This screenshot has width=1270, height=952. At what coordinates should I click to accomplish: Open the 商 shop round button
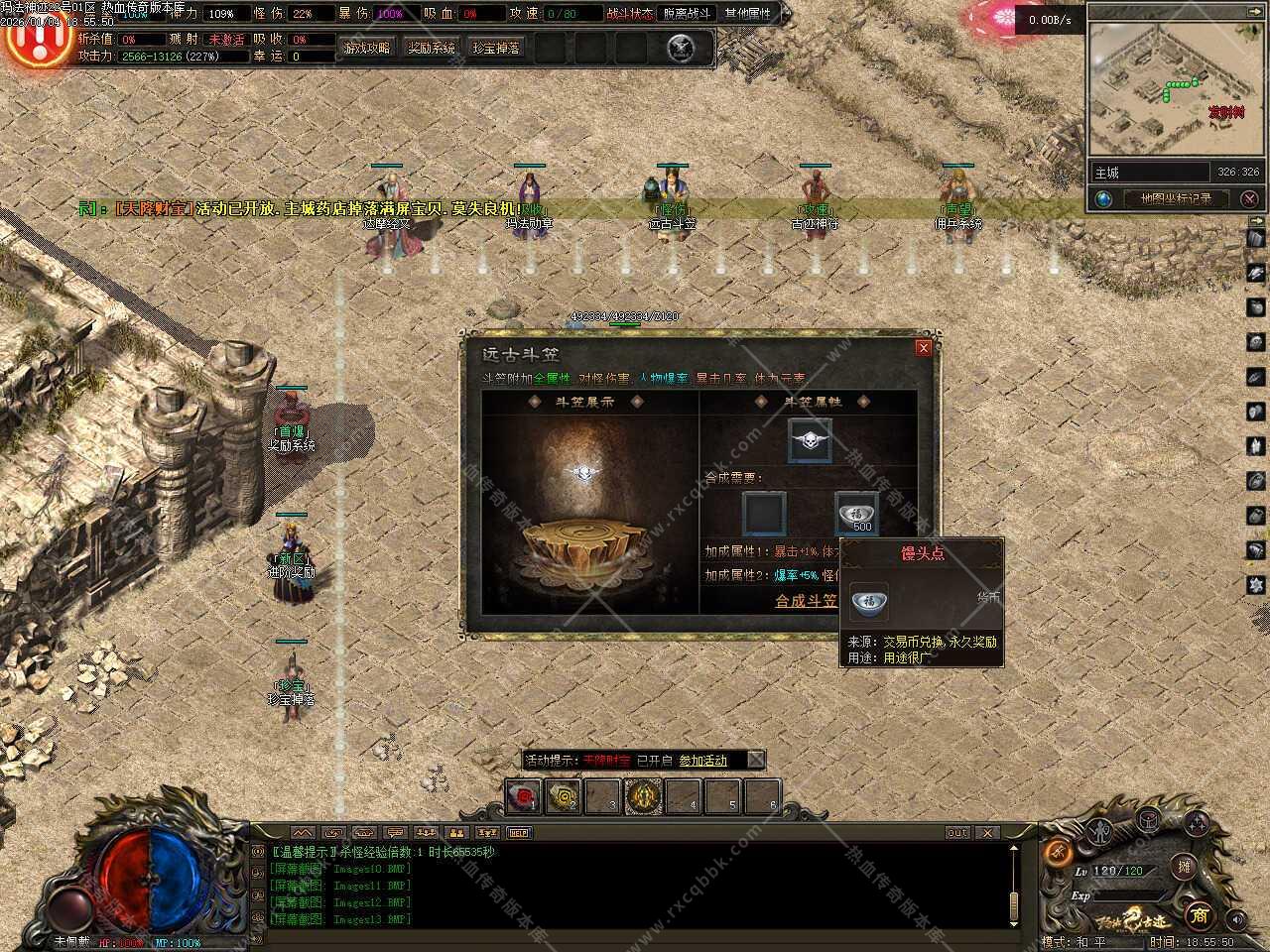pyautogui.click(x=1199, y=914)
